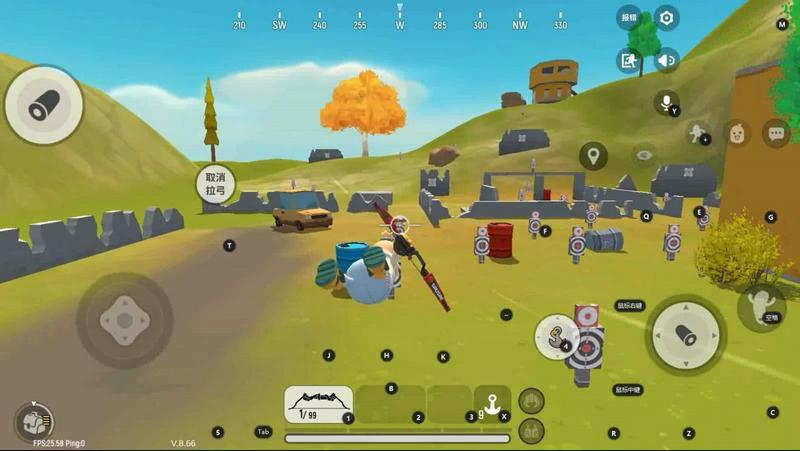The image size is (800, 451).
Task: Open the backpack inventory
Action: [34, 422]
